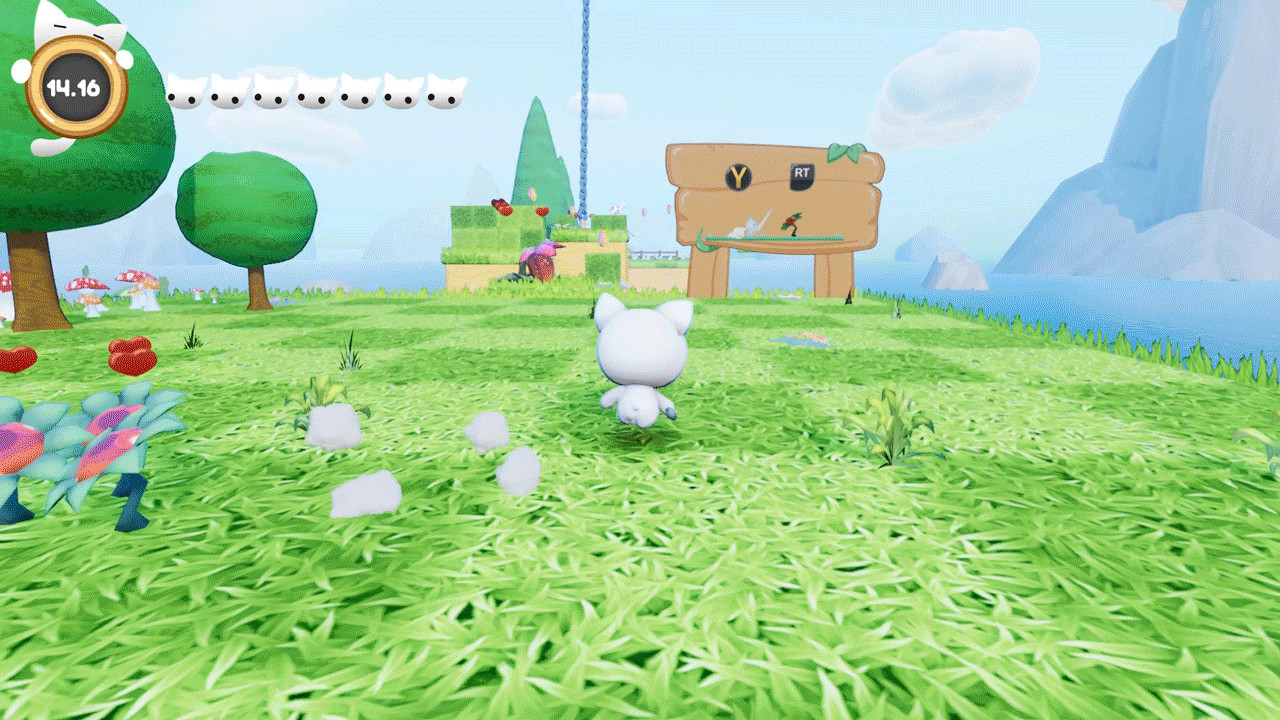Click the Y button prompt on the sign
The image size is (1280, 720).
tap(738, 176)
